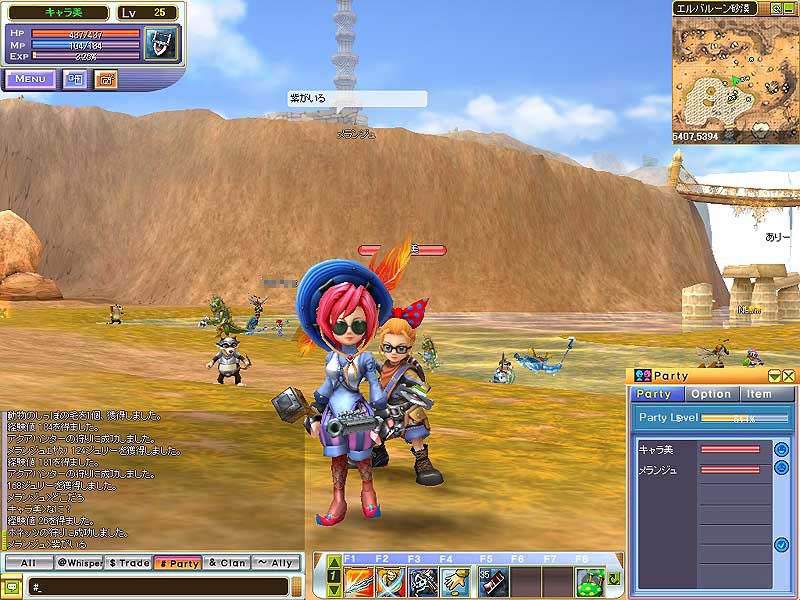Close the Party window
Screen dimensions: 800x600
pyautogui.click(x=789, y=375)
